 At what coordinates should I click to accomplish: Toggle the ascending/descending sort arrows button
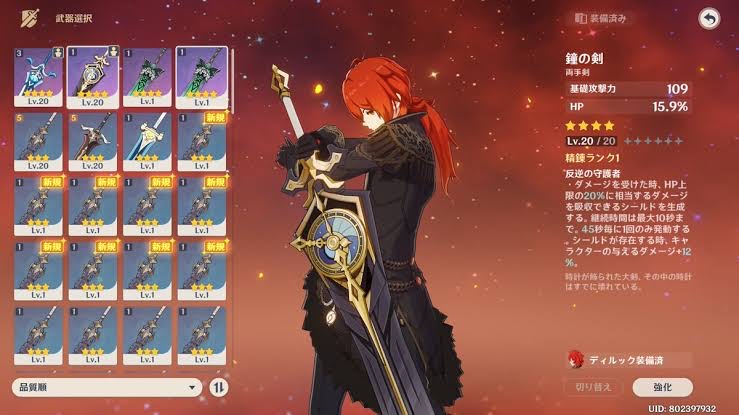pyautogui.click(x=220, y=386)
